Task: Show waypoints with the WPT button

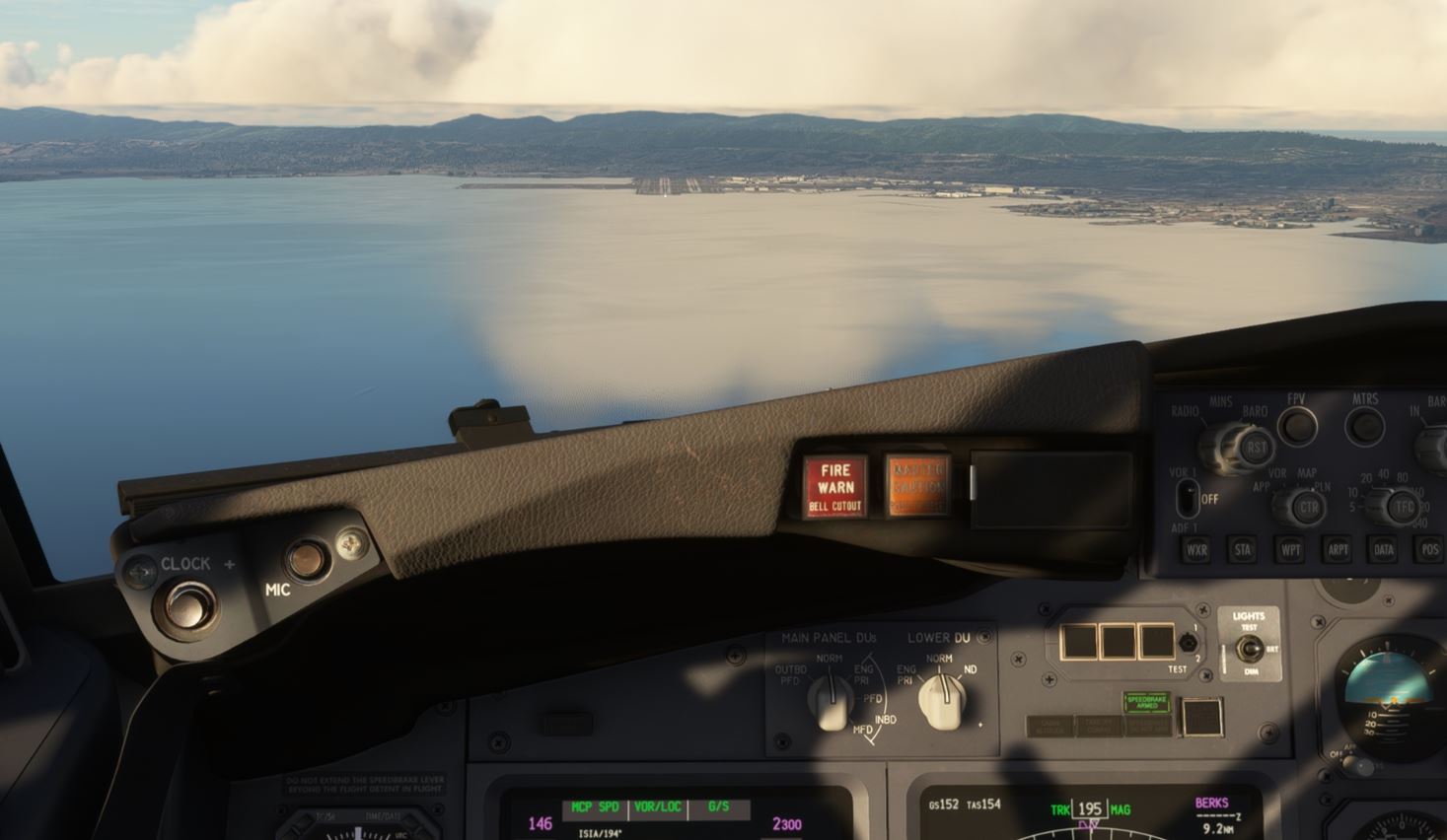Action: coord(1290,550)
